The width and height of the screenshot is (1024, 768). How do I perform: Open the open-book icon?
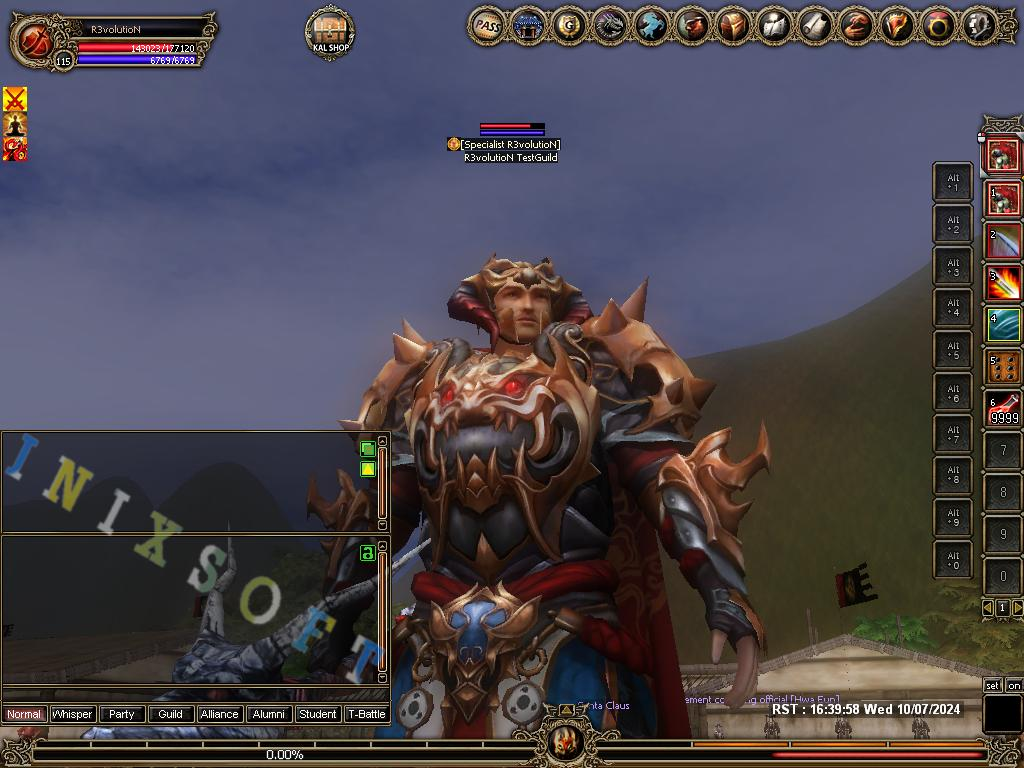tap(774, 26)
